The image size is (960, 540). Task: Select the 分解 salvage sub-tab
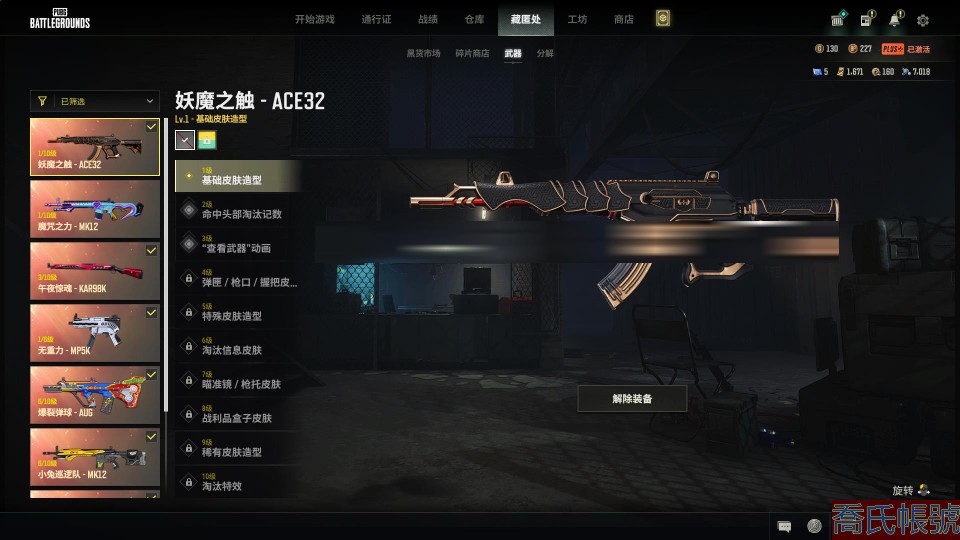(x=545, y=53)
